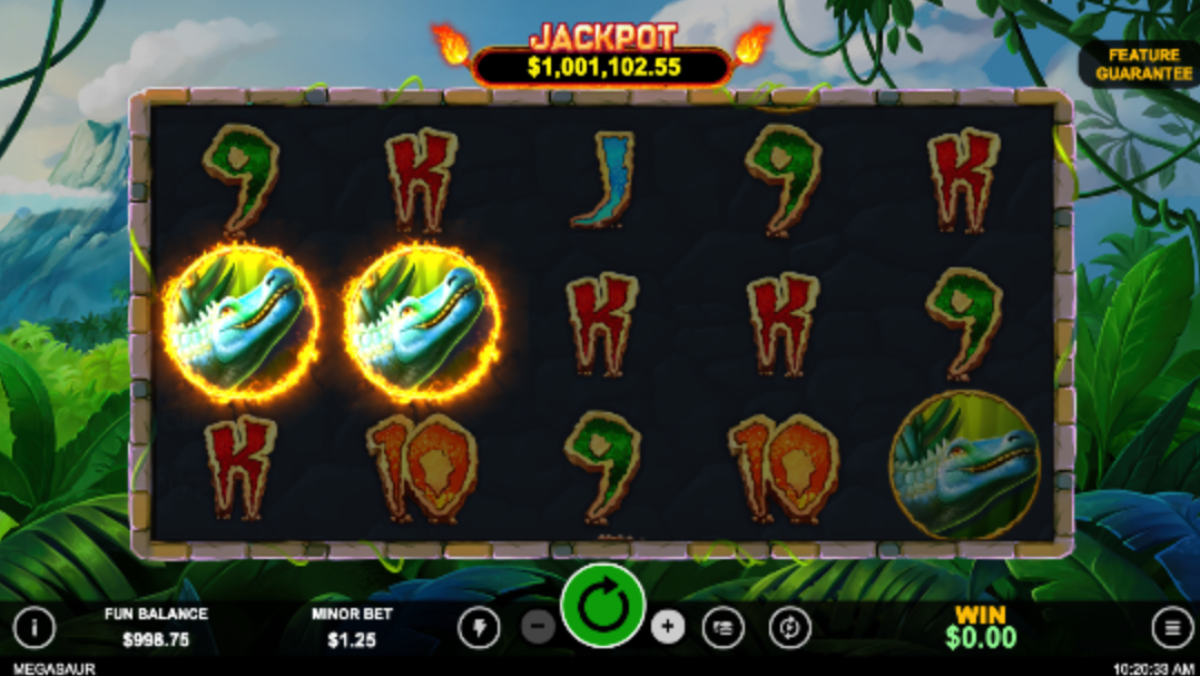Activate the autoplay circular arrows button
Image resolution: width=1200 pixels, height=676 pixels.
(x=789, y=628)
